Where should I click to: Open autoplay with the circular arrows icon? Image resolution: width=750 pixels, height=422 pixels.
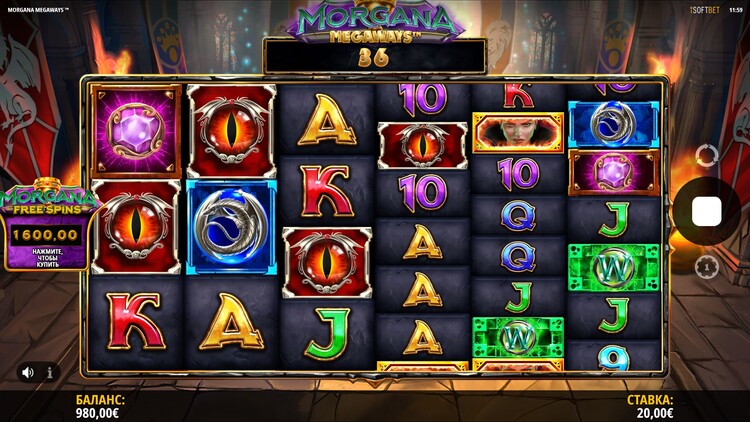point(707,155)
